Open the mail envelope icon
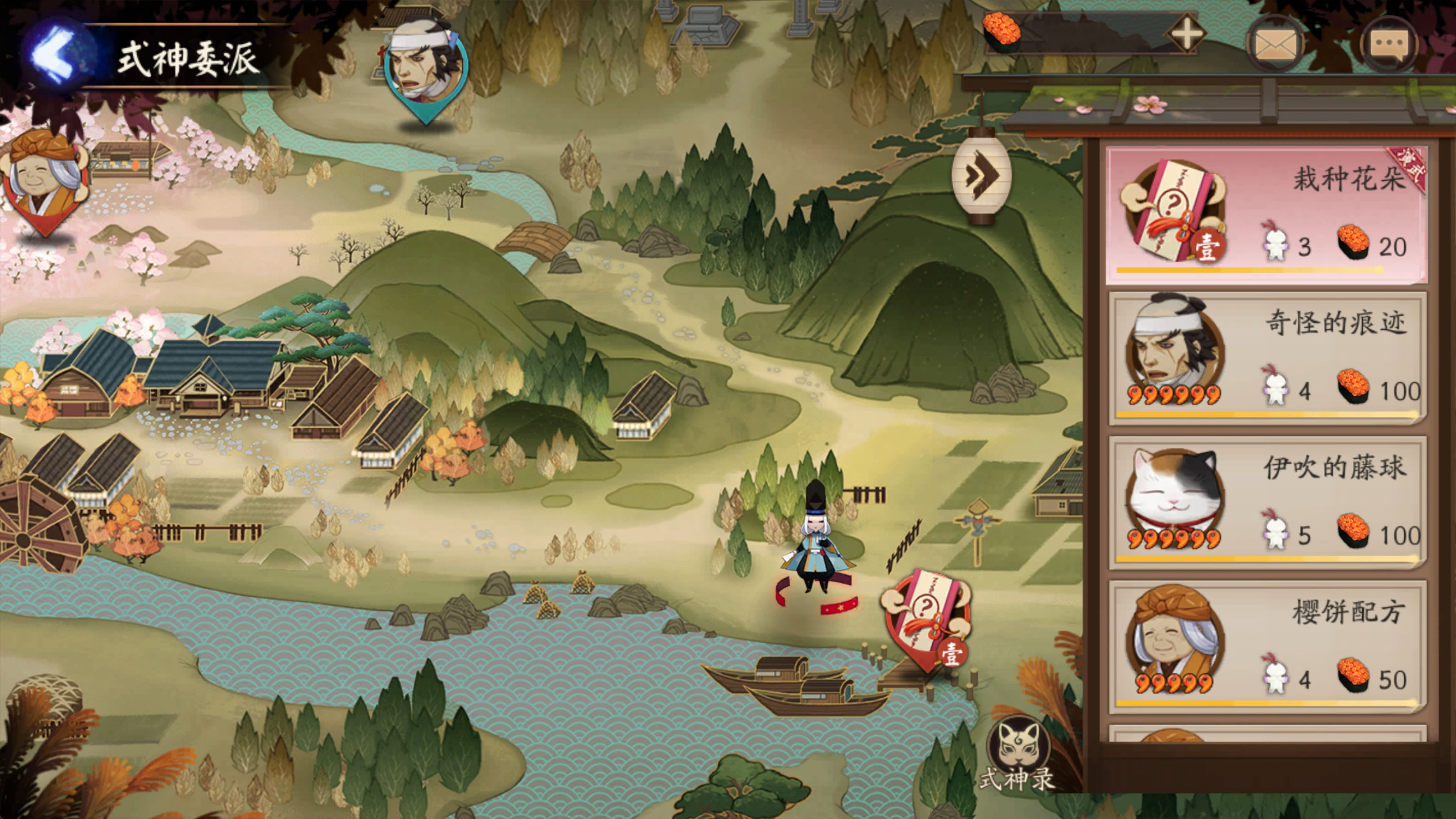This screenshot has height=819, width=1456. click(1275, 43)
